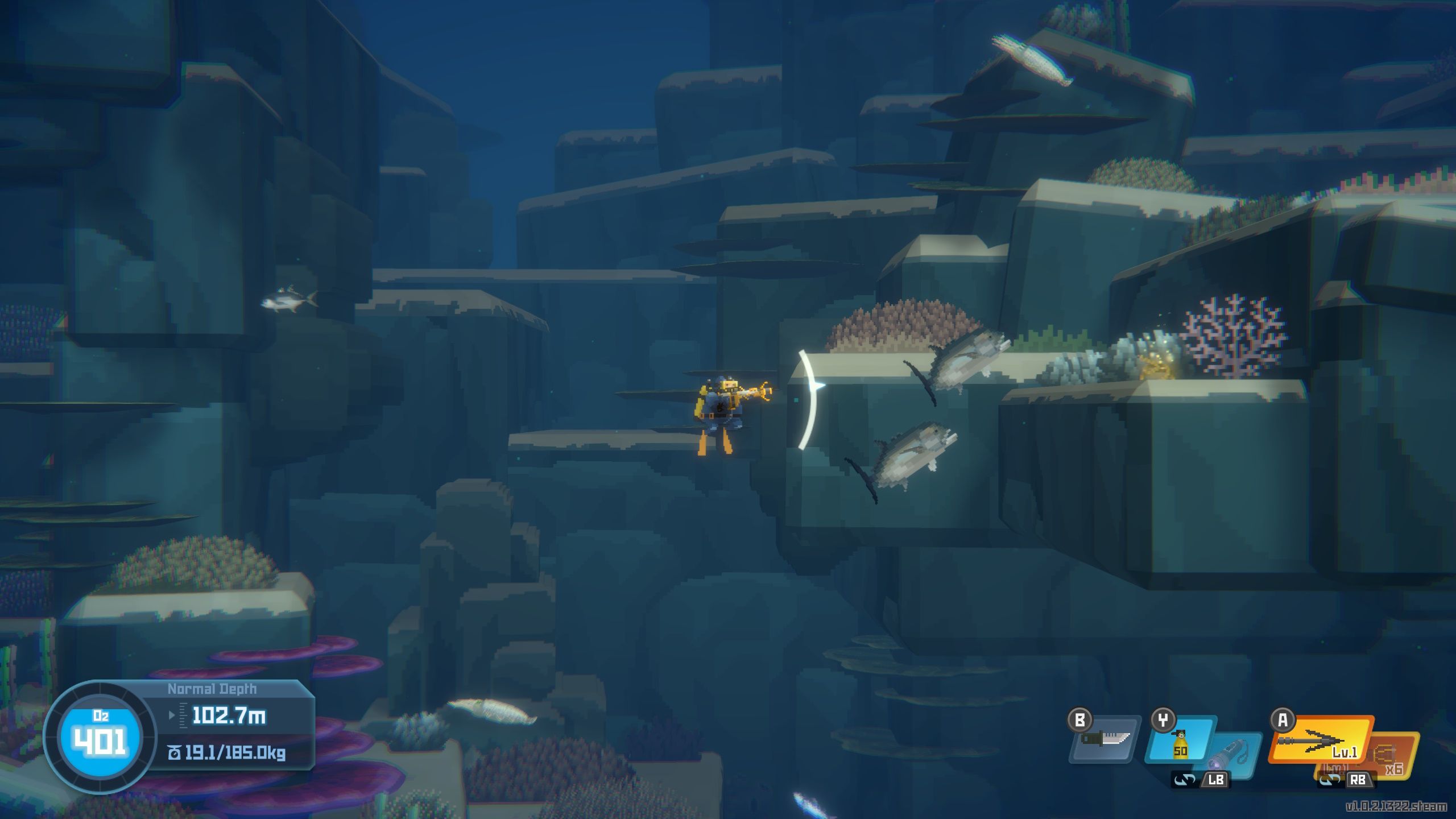Select the Lv.1 harpoon weapon slot
The image size is (1456, 819).
[1321, 741]
